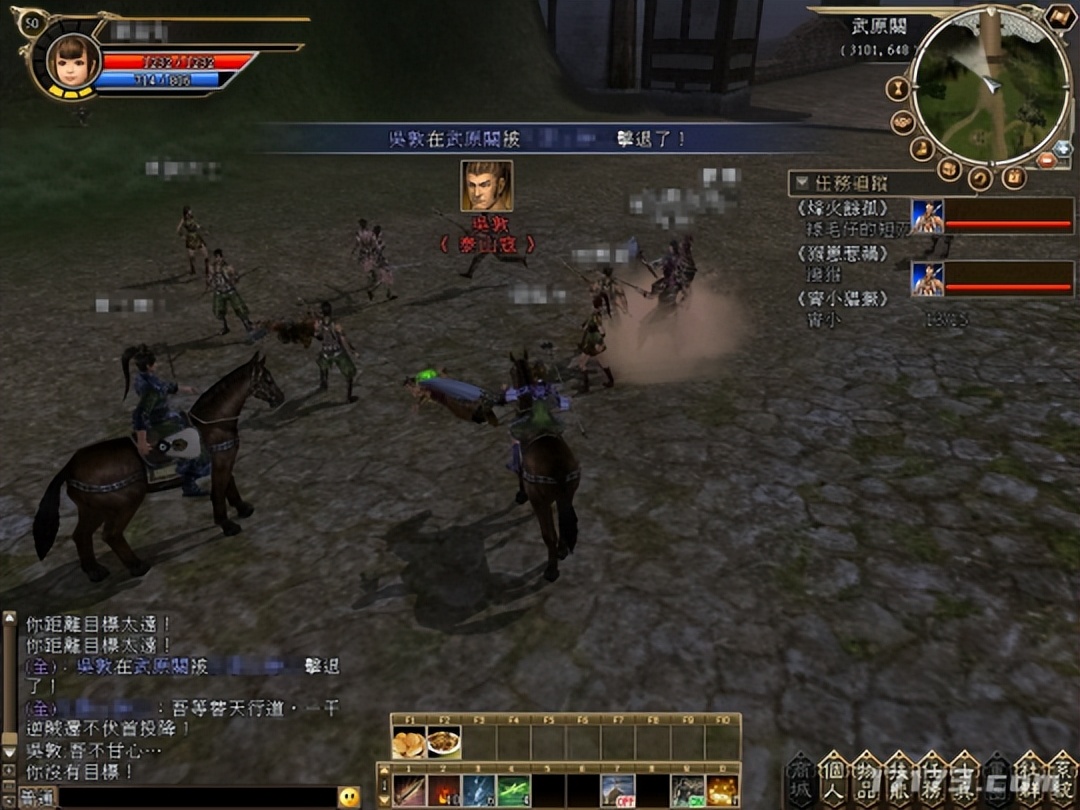Zoom in minimap with blue plus button
Viewport: 1080px width, 810px height.
(1062, 148)
